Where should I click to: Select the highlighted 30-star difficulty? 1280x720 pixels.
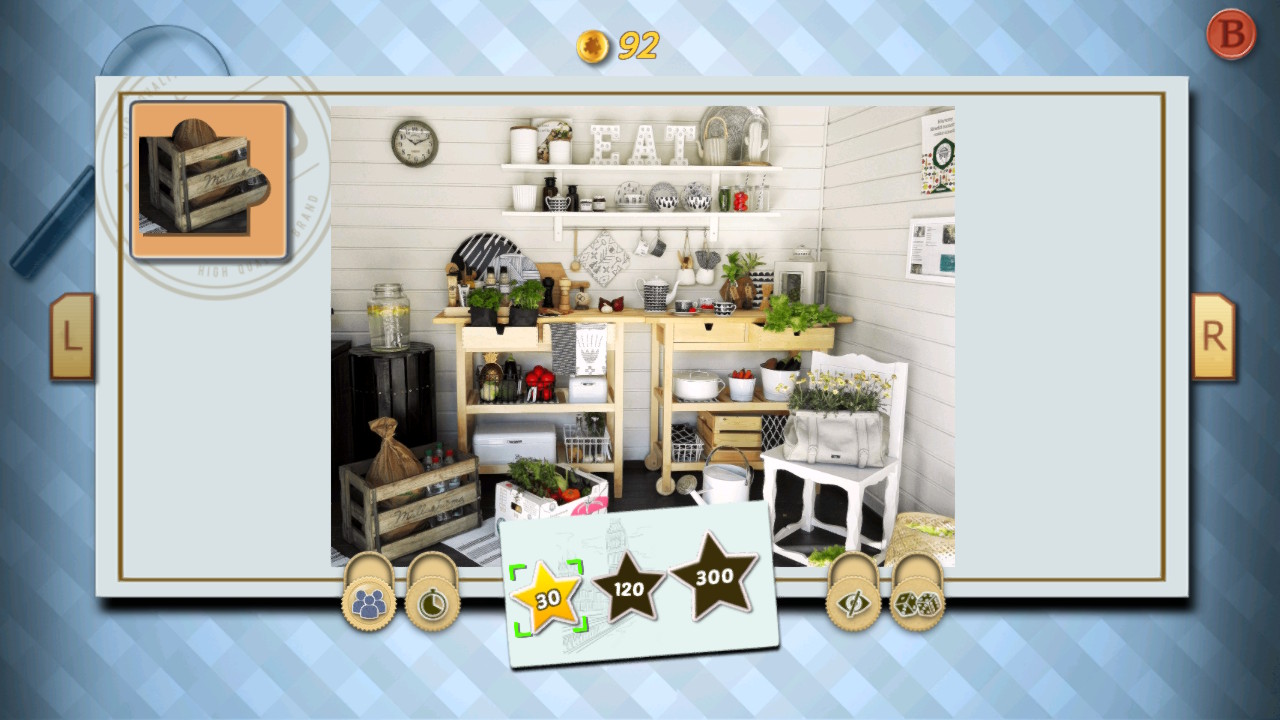point(547,600)
